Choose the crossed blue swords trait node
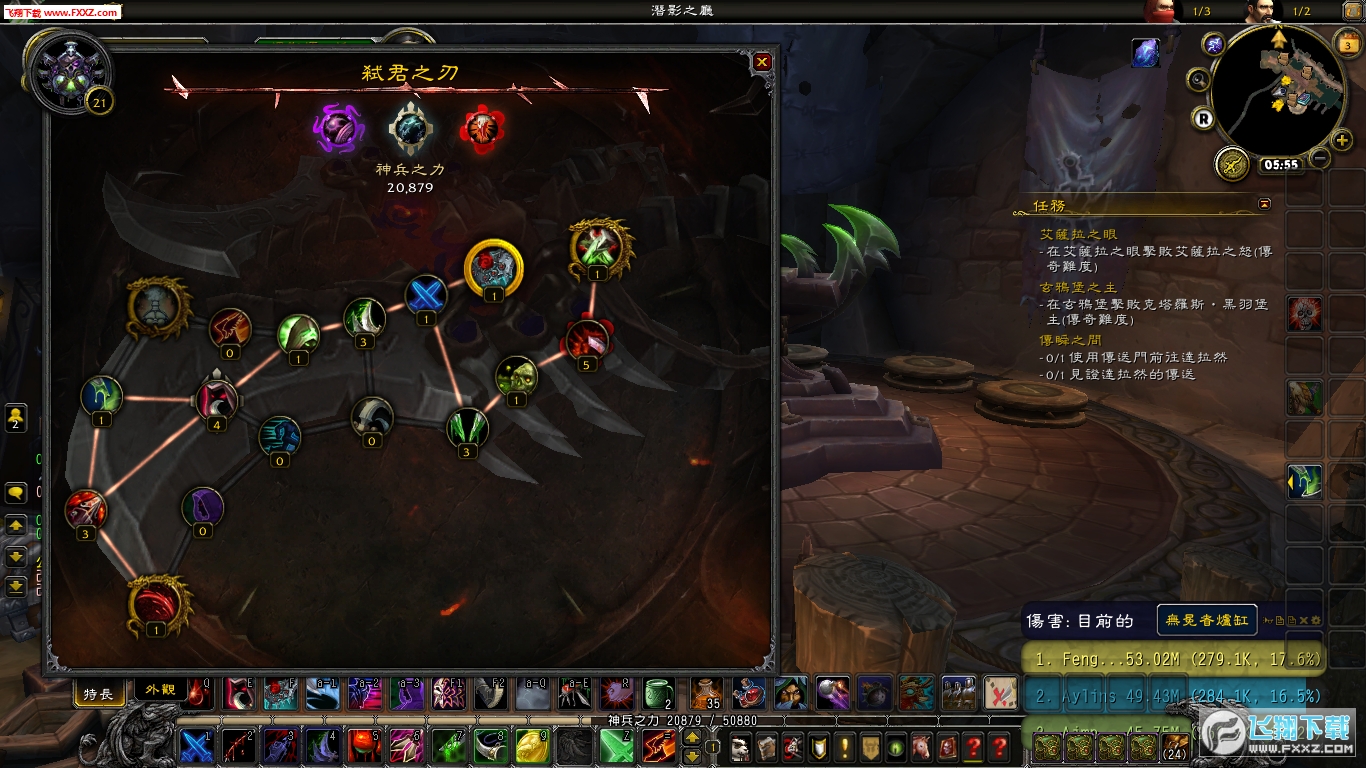 click(x=426, y=295)
